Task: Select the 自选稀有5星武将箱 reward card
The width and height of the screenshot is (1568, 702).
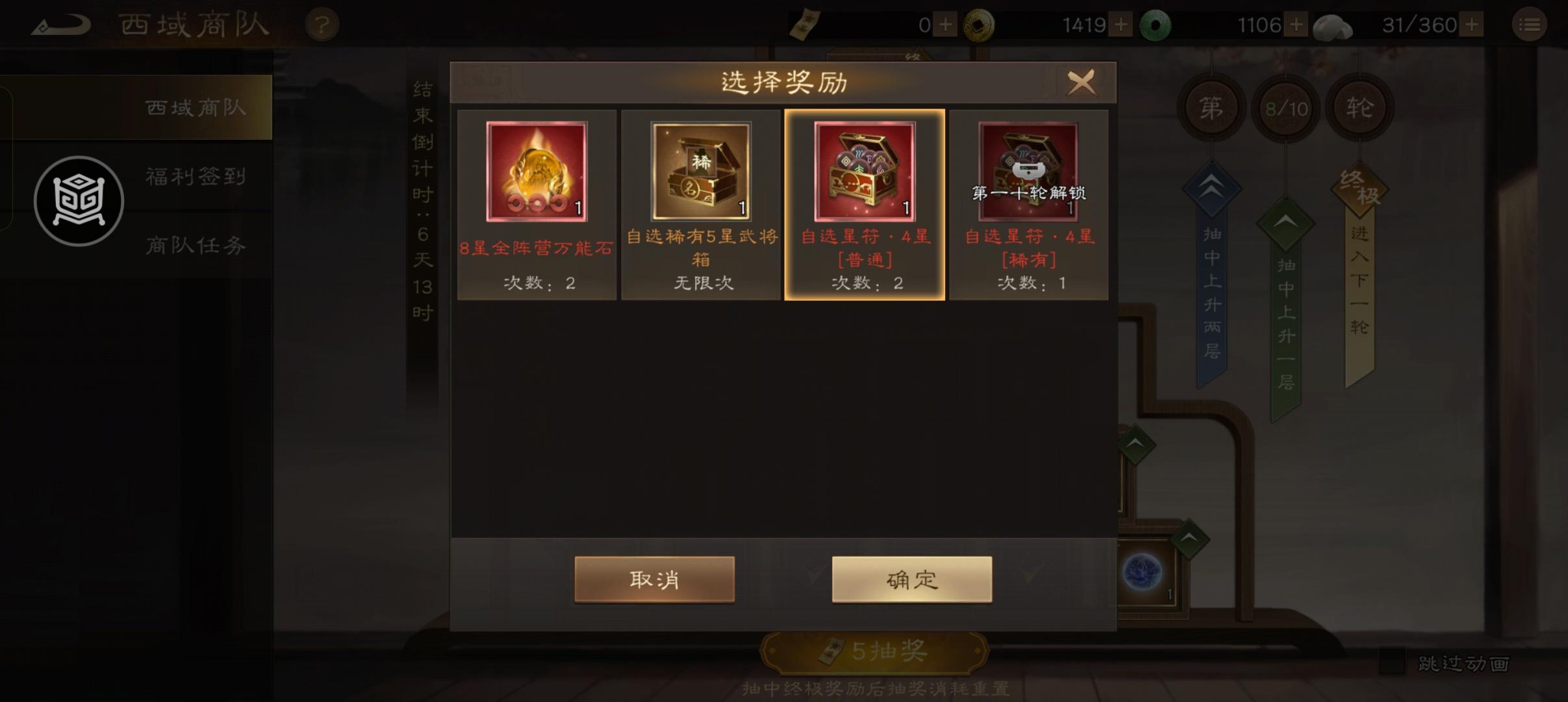Action: pos(700,203)
